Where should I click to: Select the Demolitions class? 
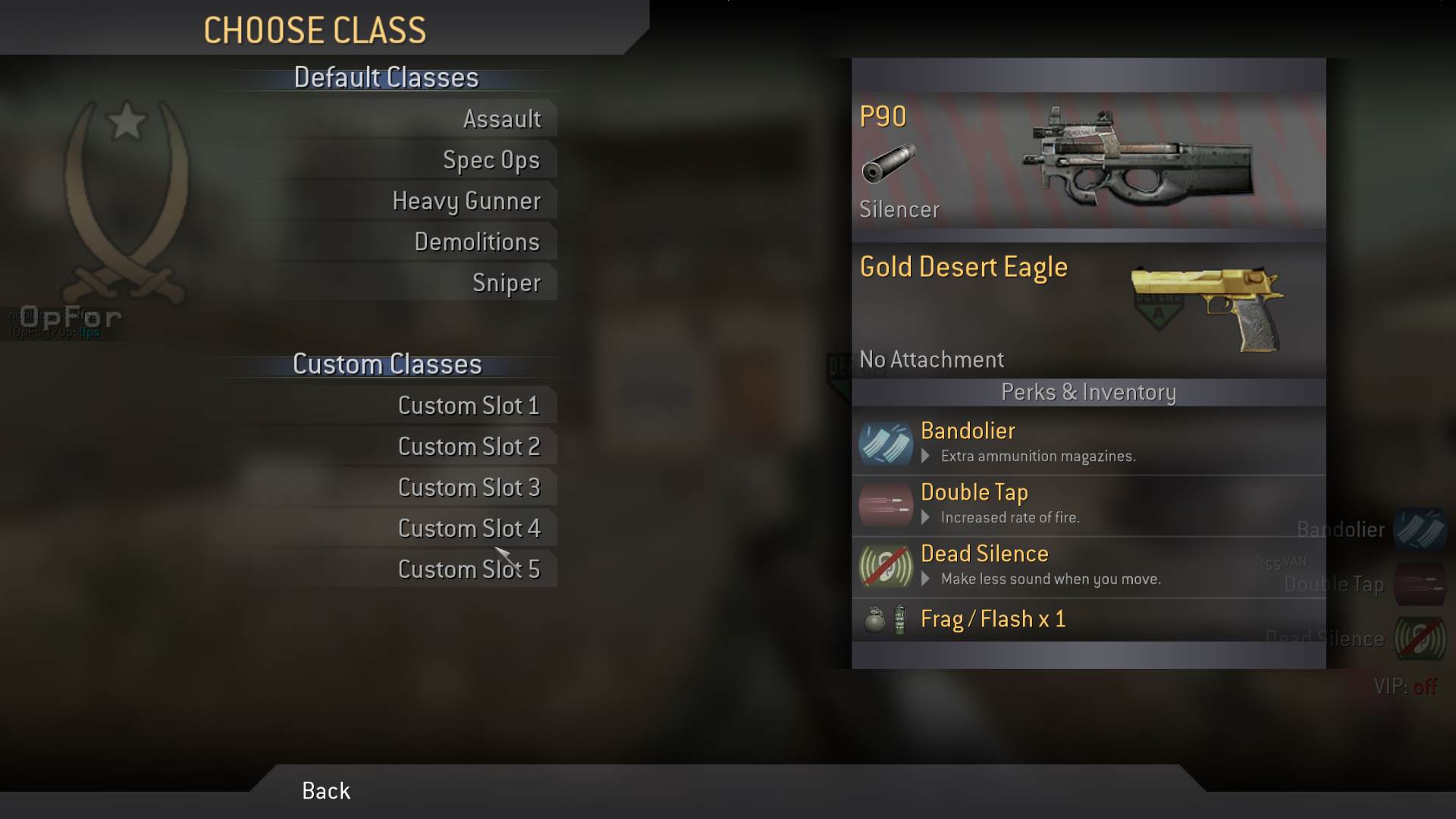(477, 242)
